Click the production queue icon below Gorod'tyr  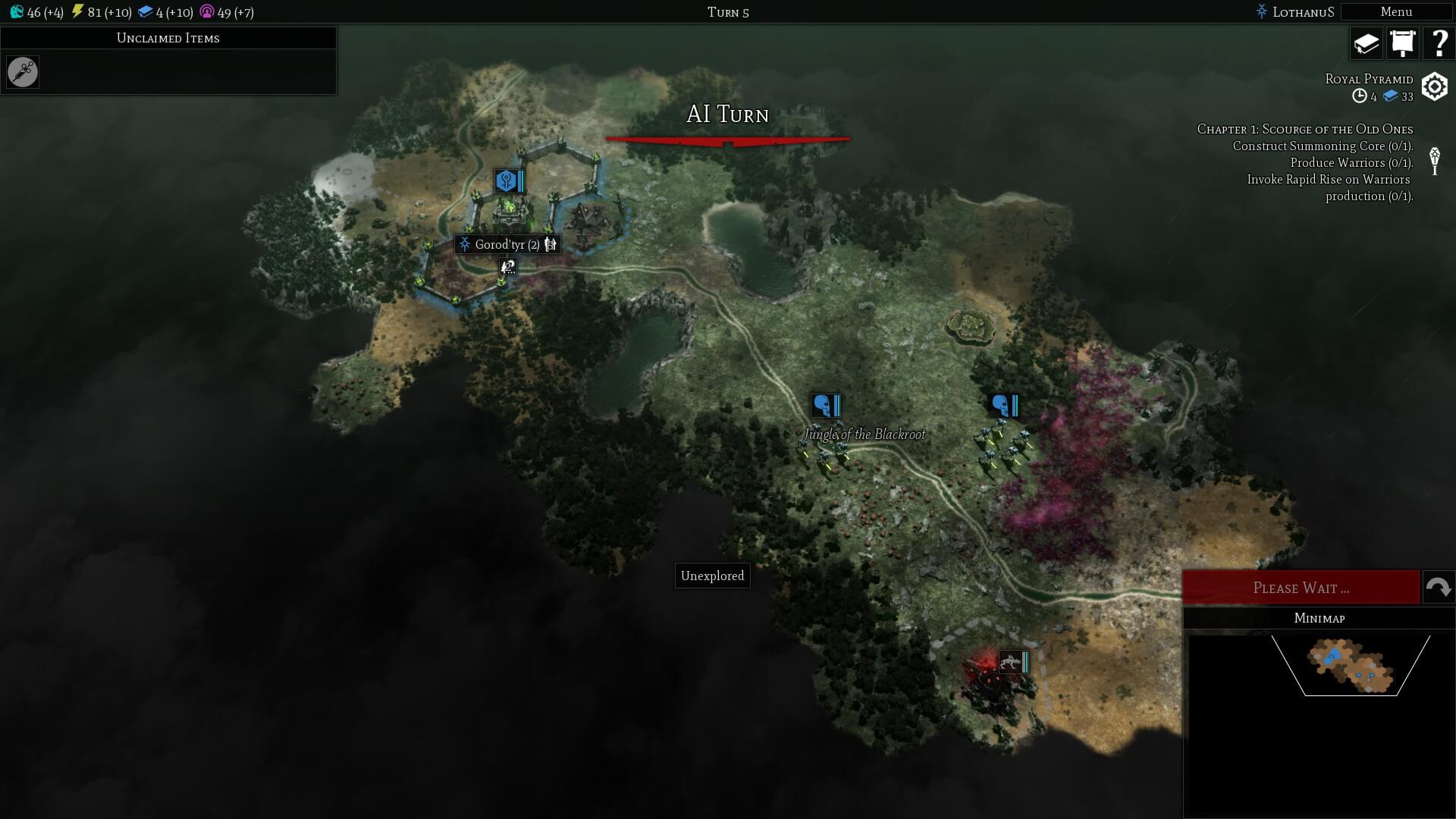pyautogui.click(x=507, y=266)
